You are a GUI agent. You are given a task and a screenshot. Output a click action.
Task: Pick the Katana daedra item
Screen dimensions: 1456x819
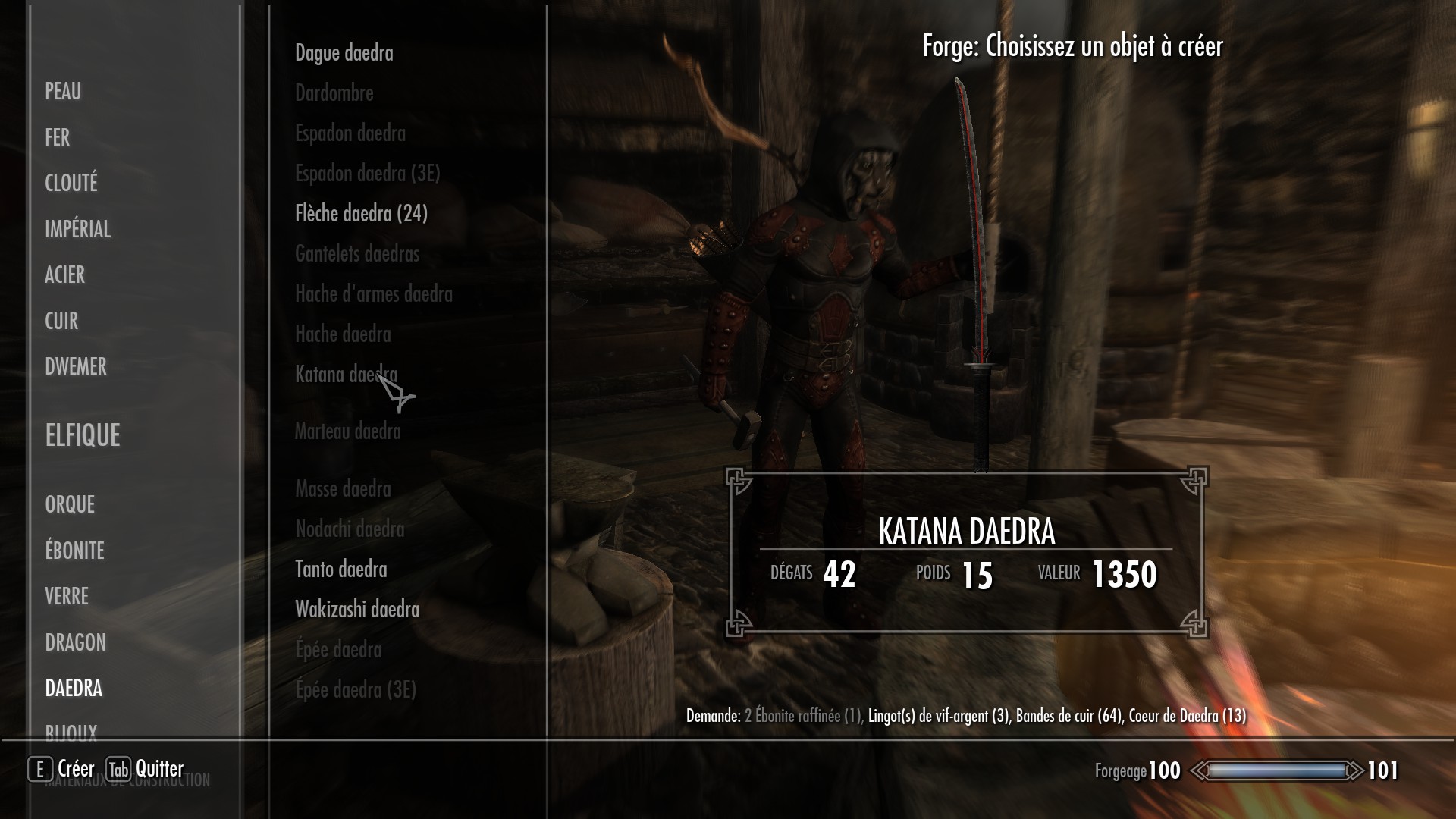coord(346,375)
